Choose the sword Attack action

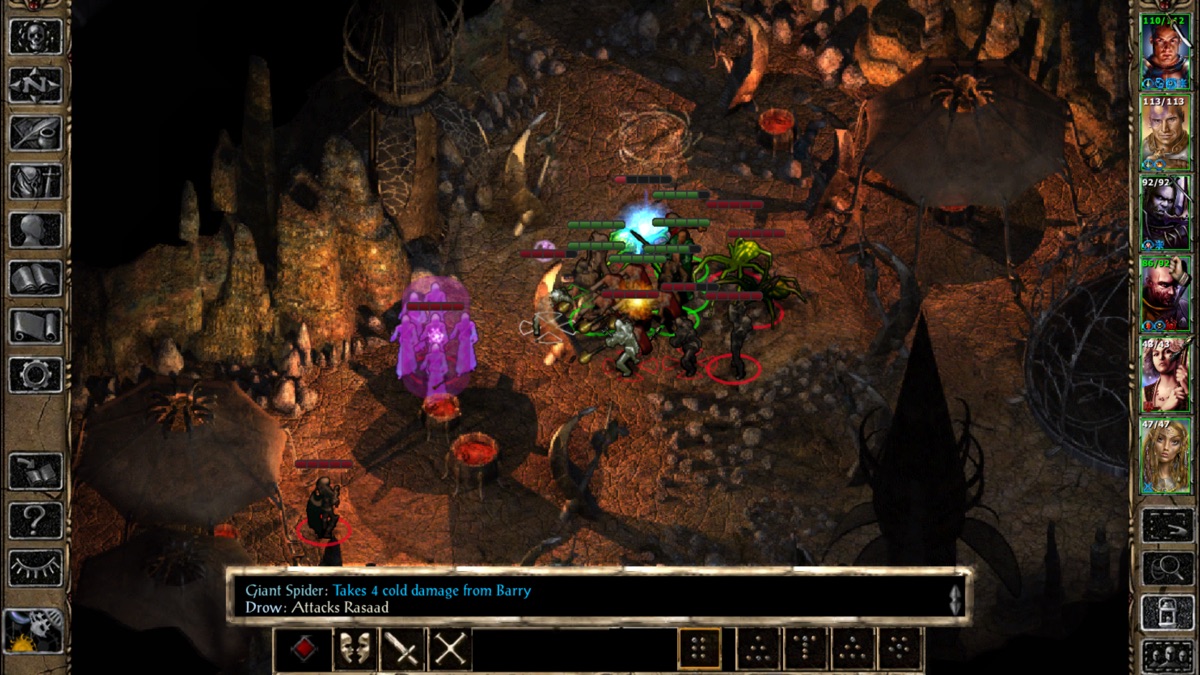point(402,650)
